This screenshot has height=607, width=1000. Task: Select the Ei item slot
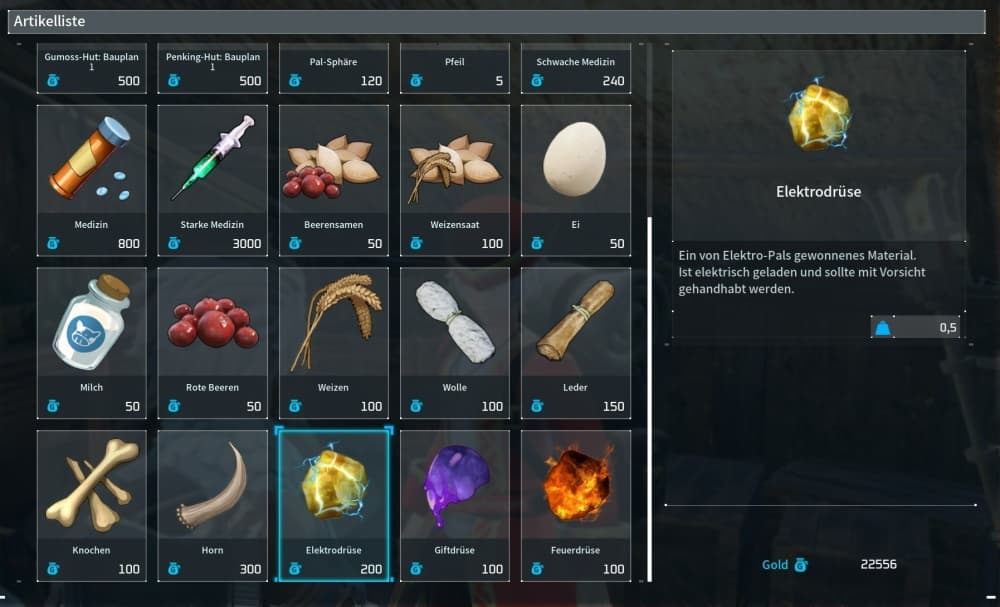(576, 177)
